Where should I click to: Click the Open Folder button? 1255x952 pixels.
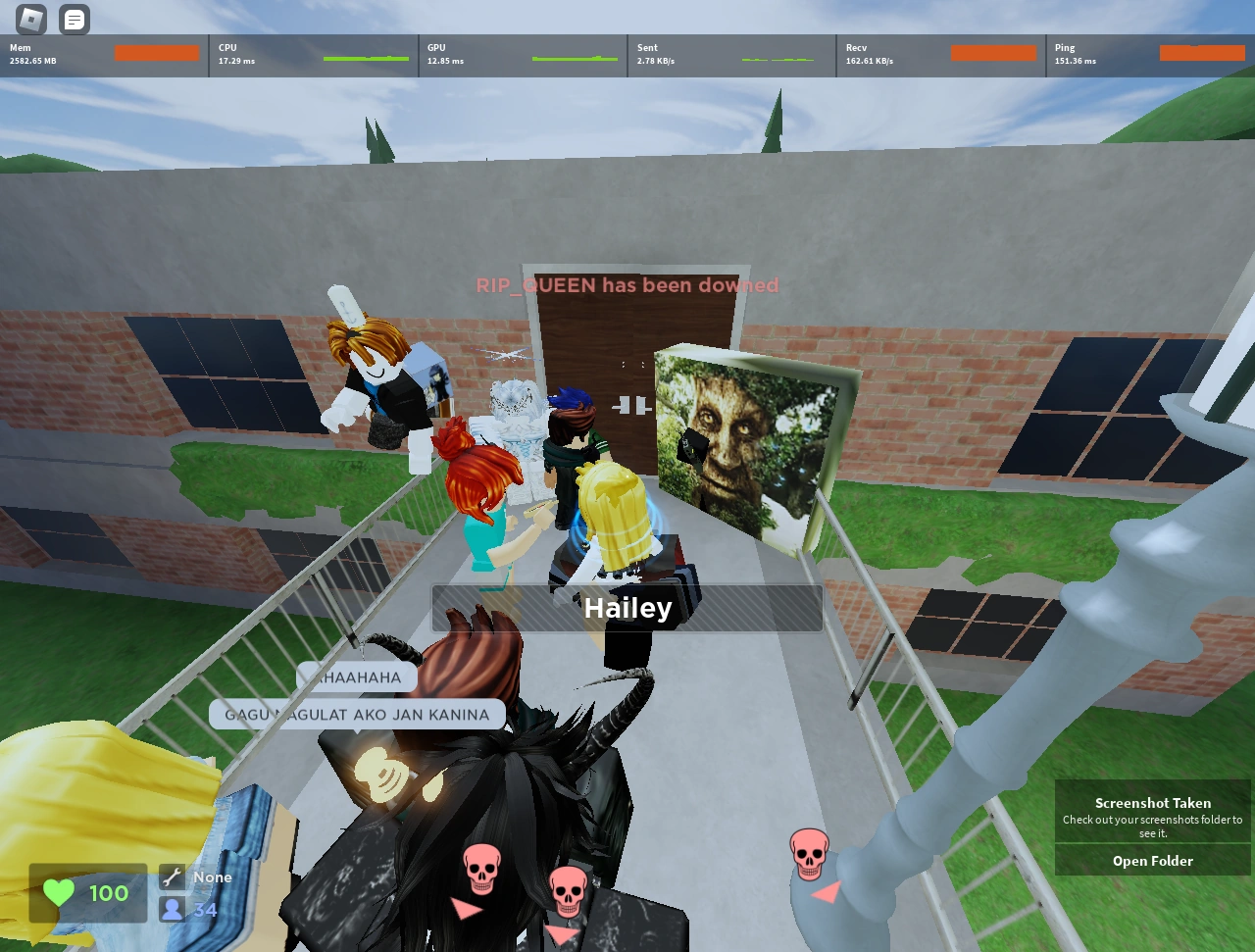click(1152, 861)
